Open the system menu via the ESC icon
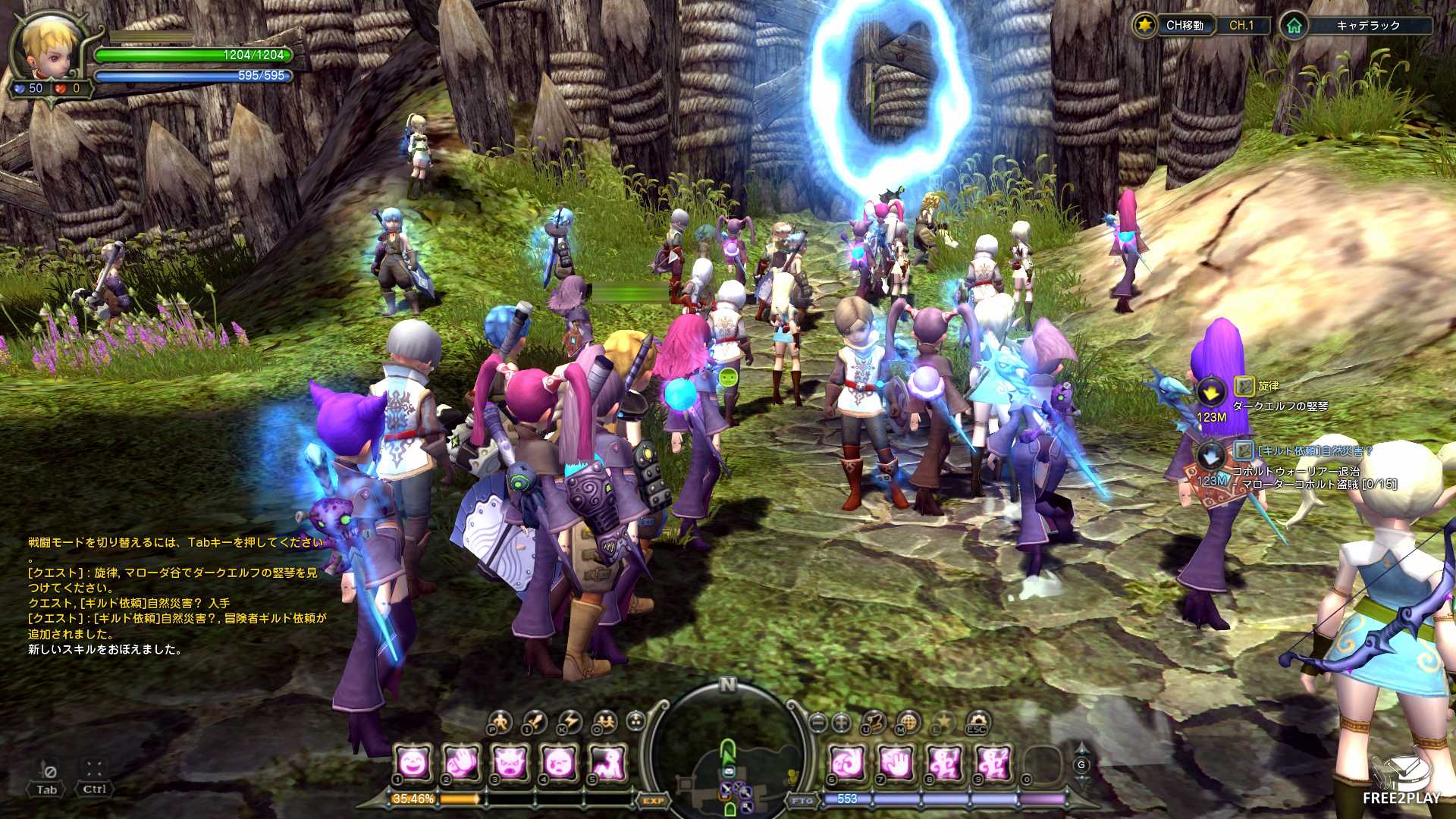This screenshot has height=819, width=1456. click(978, 722)
